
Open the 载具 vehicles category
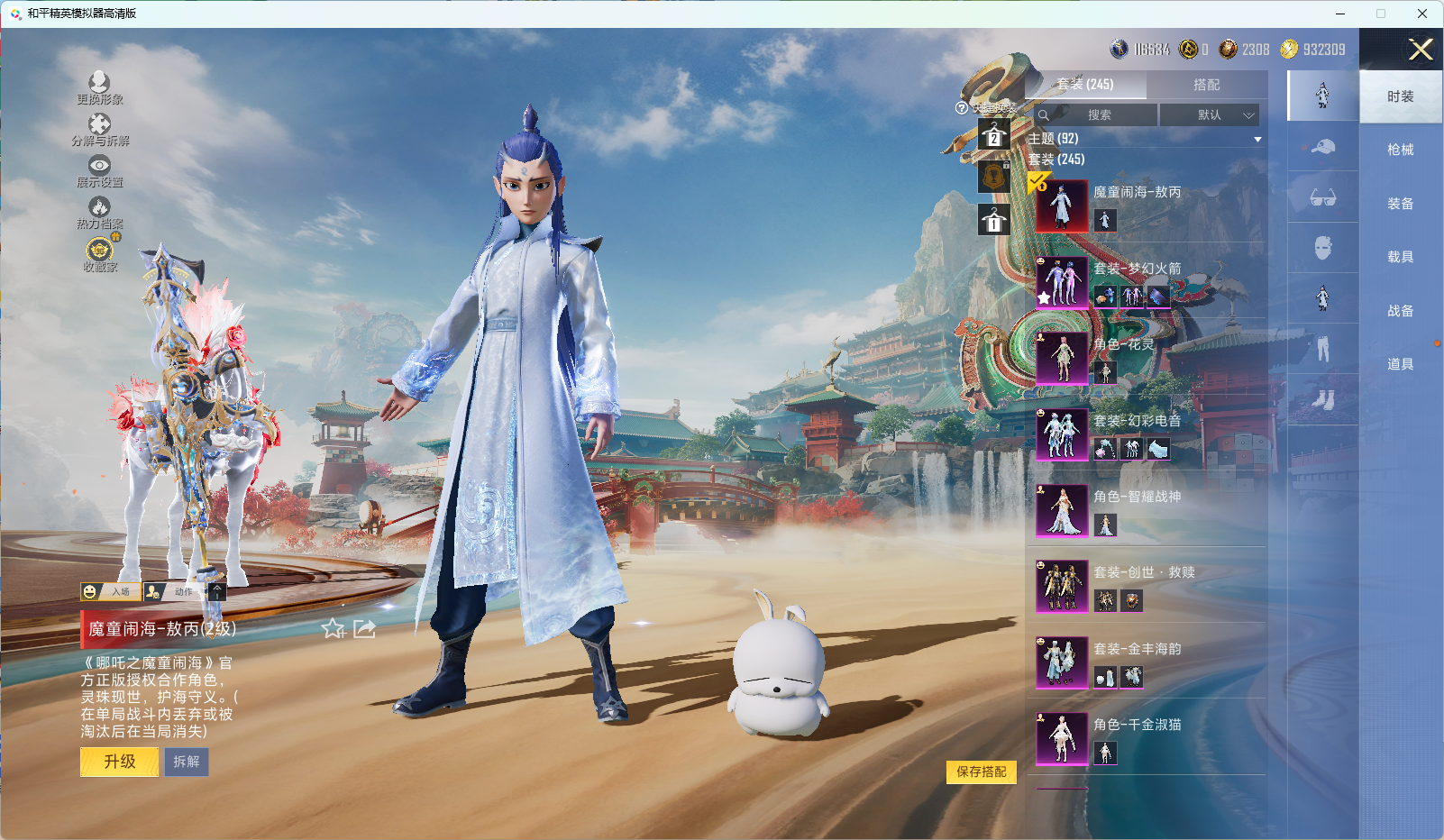point(1400,257)
